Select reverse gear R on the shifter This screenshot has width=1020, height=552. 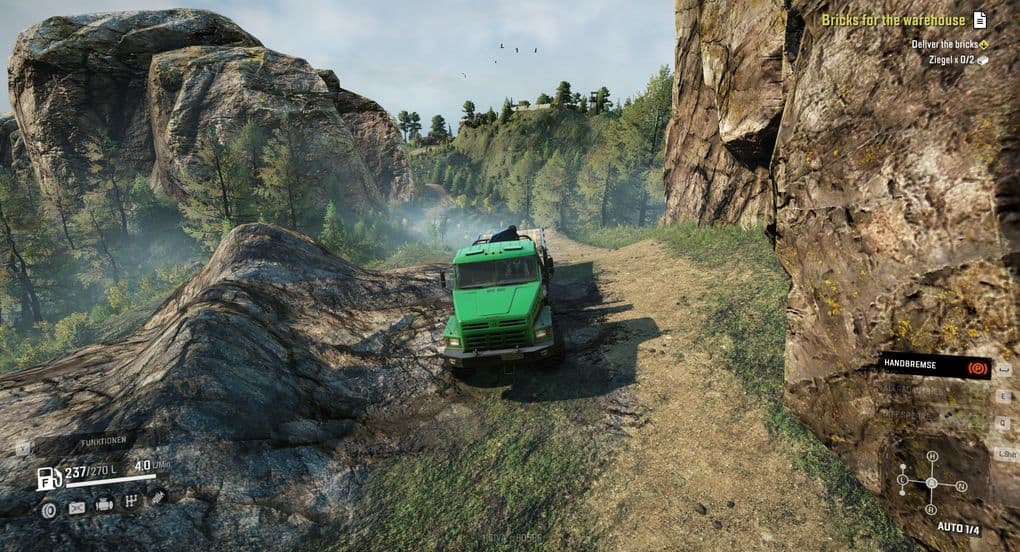pyautogui.click(x=932, y=507)
